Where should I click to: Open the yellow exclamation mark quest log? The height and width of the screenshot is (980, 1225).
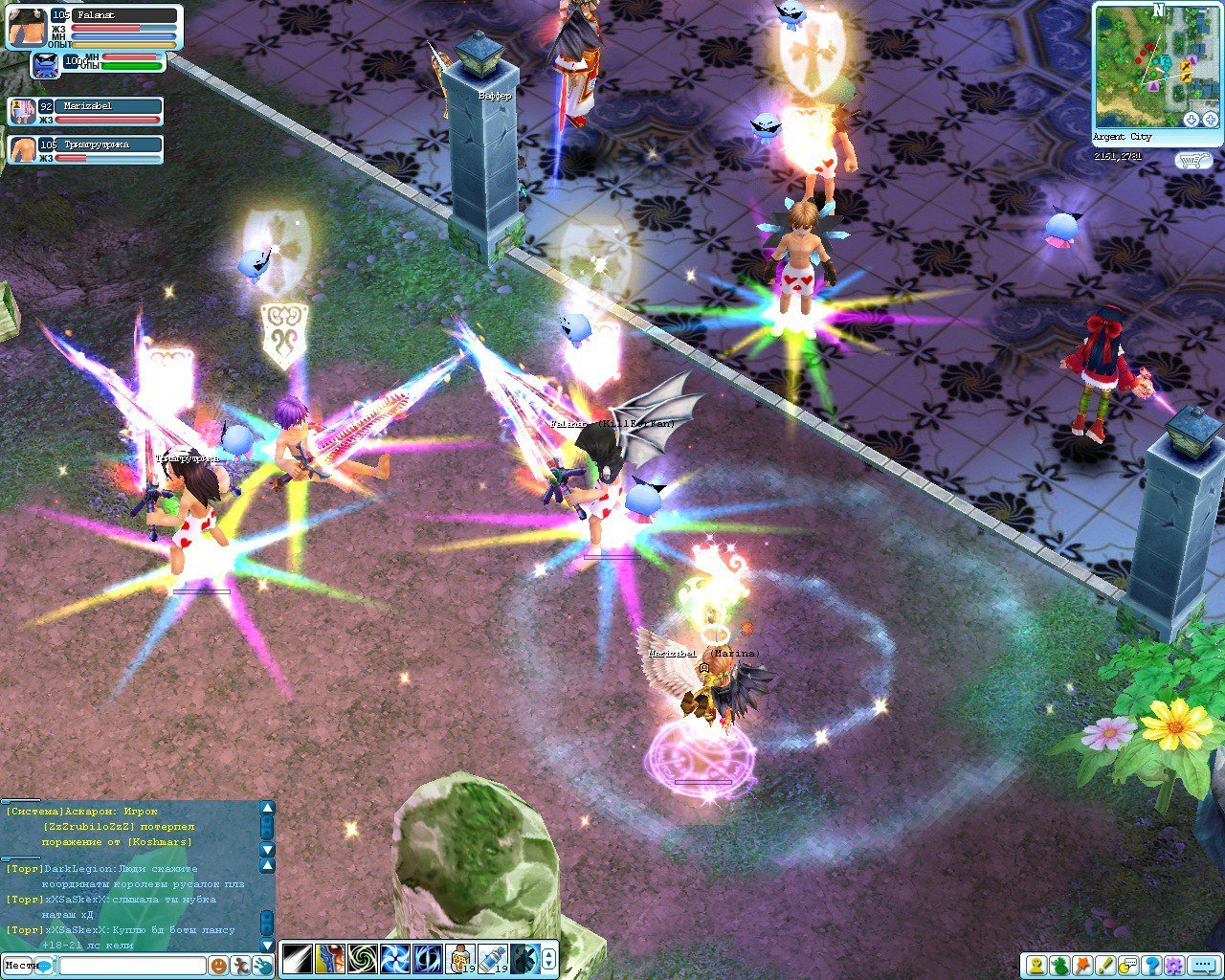click(1105, 965)
